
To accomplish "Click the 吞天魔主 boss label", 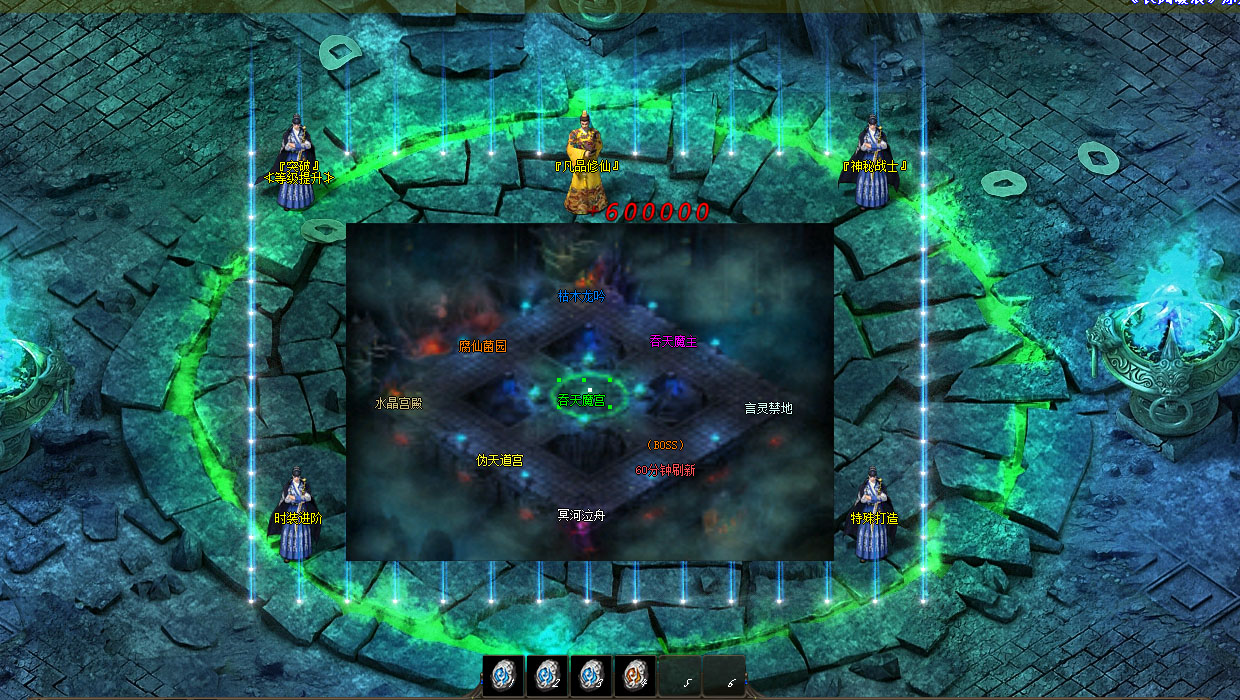I will click(673, 342).
